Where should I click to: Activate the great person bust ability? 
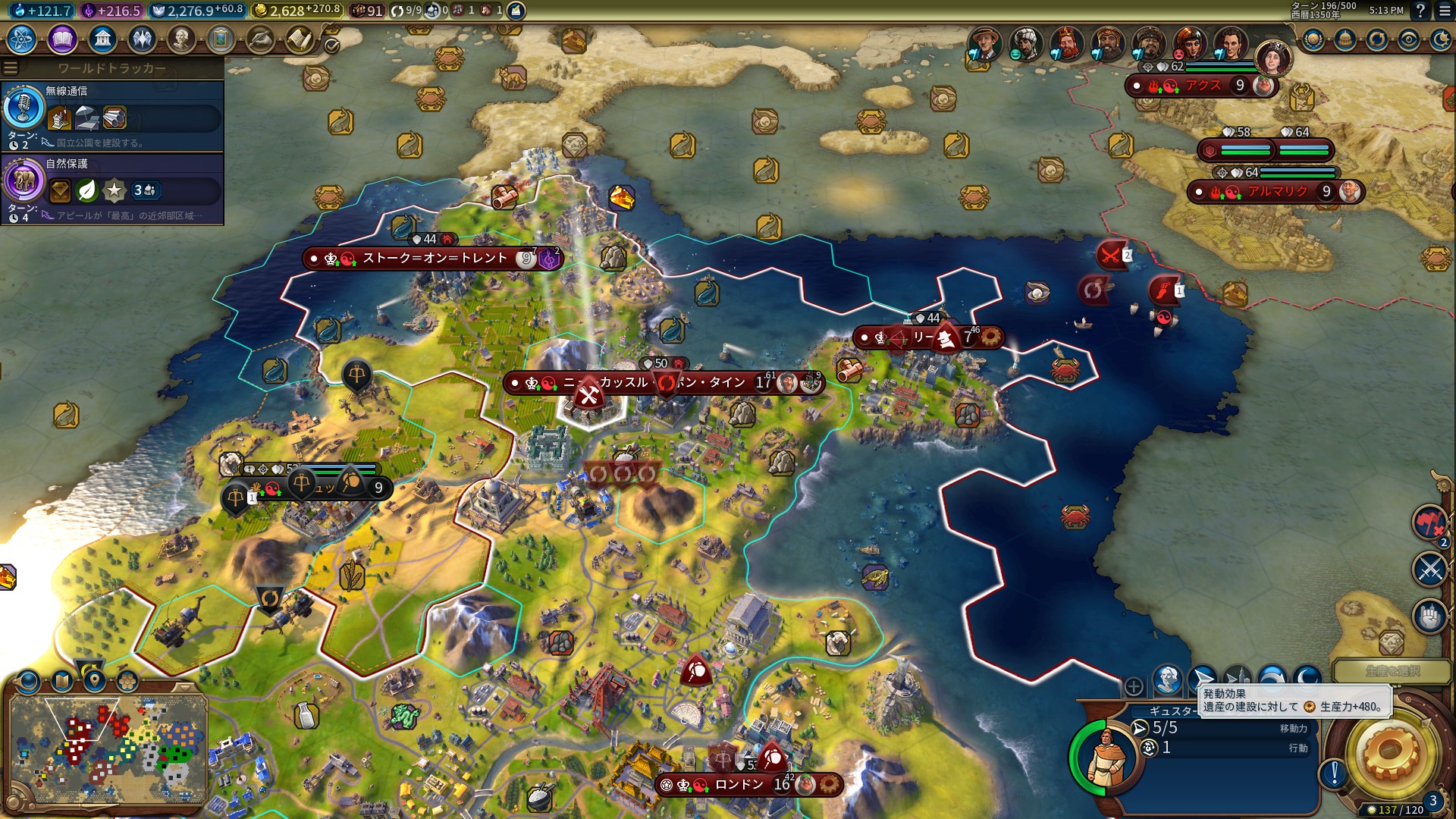1168,679
